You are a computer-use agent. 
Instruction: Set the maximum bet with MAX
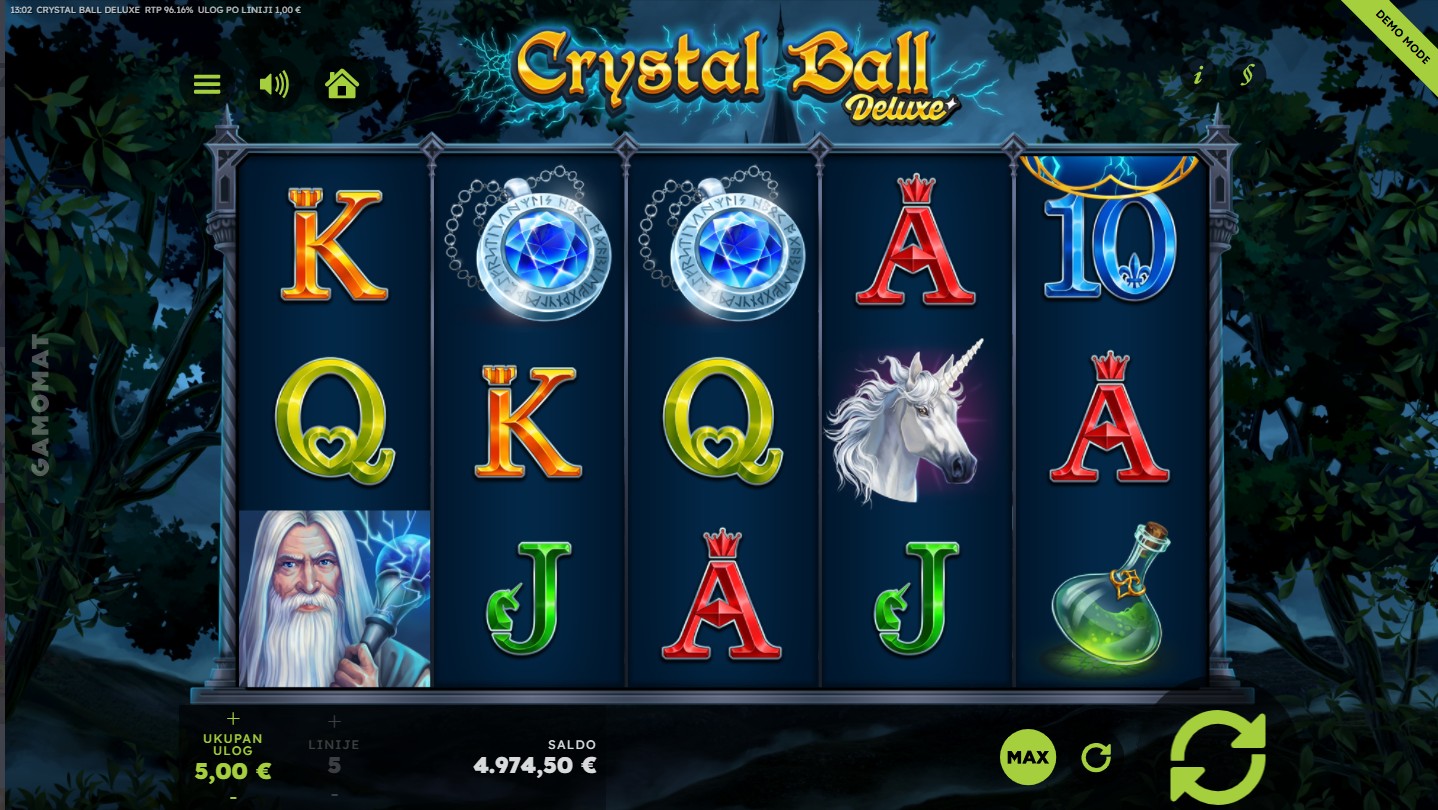click(1027, 757)
